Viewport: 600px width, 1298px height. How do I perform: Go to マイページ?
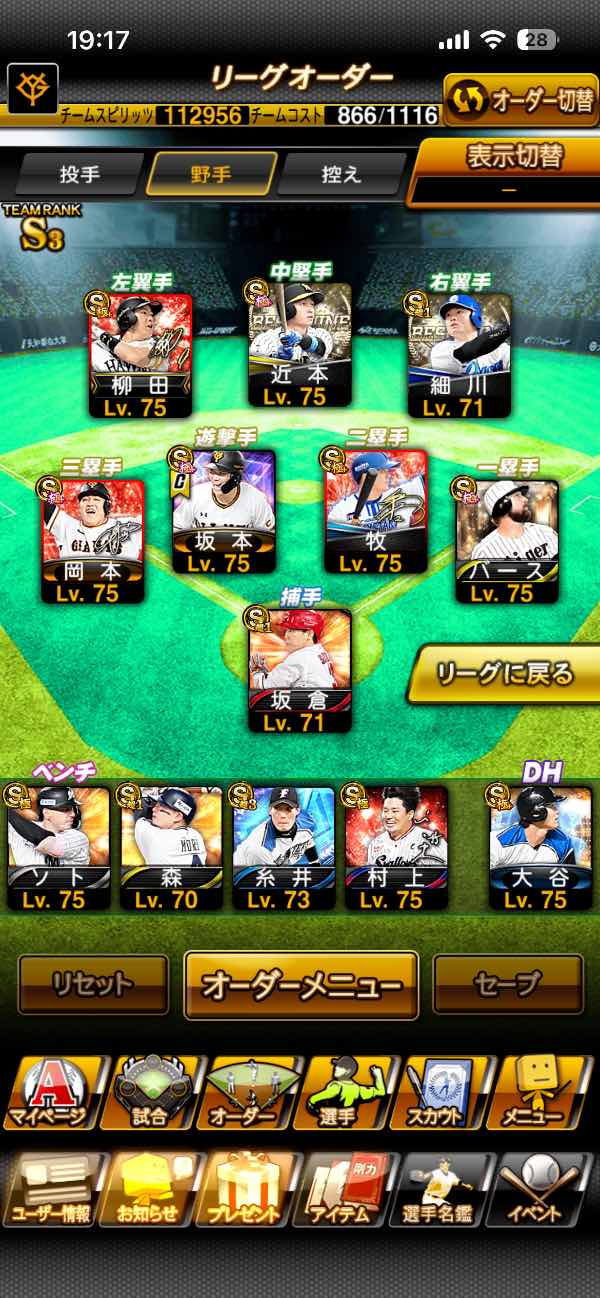(x=50, y=1092)
